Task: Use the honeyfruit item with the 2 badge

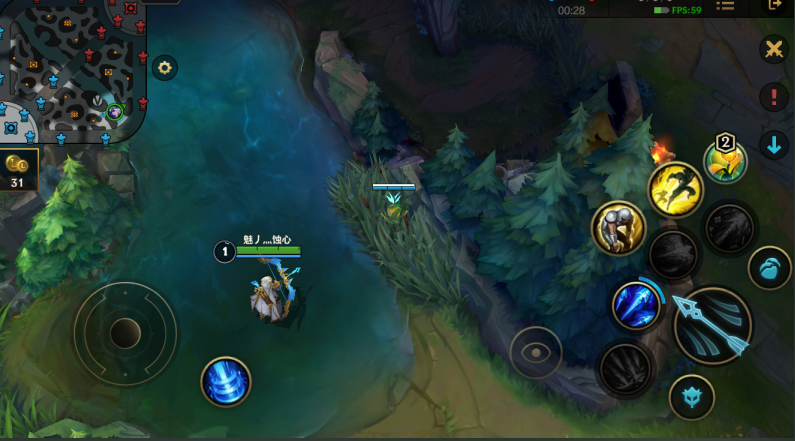Action: 725,161
